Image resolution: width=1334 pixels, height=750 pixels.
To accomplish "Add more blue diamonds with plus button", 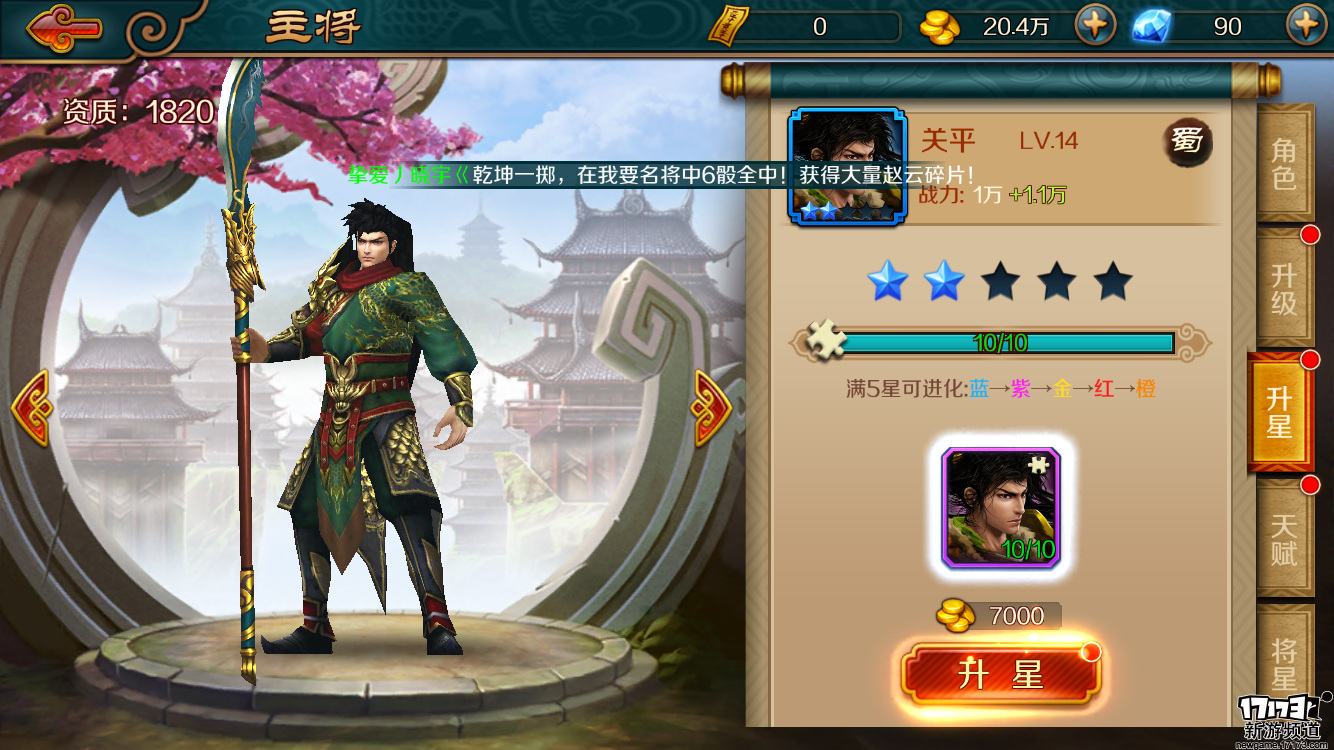I will pos(1306,25).
